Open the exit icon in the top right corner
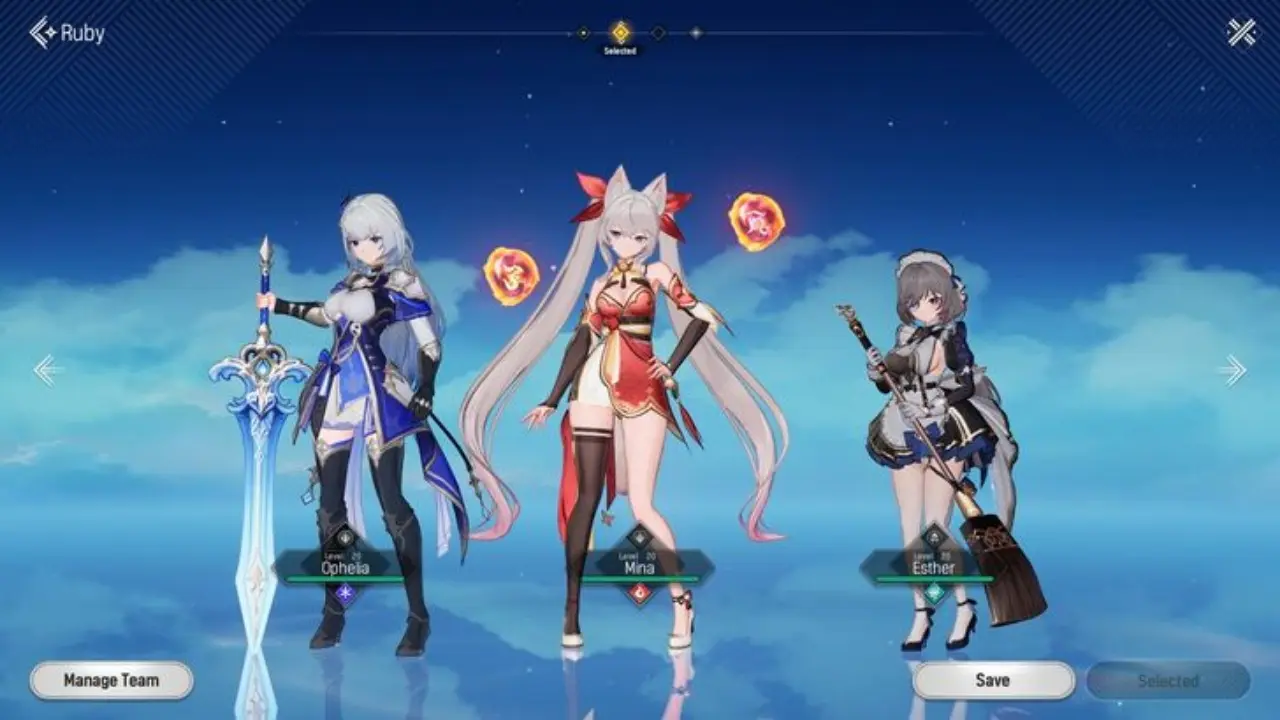The width and height of the screenshot is (1280, 720). (x=1243, y=31)
